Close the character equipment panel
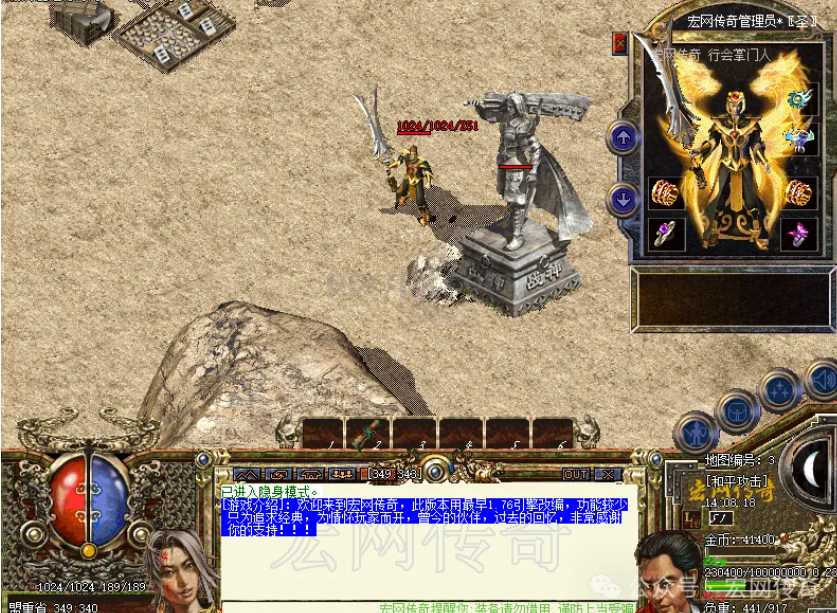The height and width of the screenshot is (613, 837). (x=620, y=45)
